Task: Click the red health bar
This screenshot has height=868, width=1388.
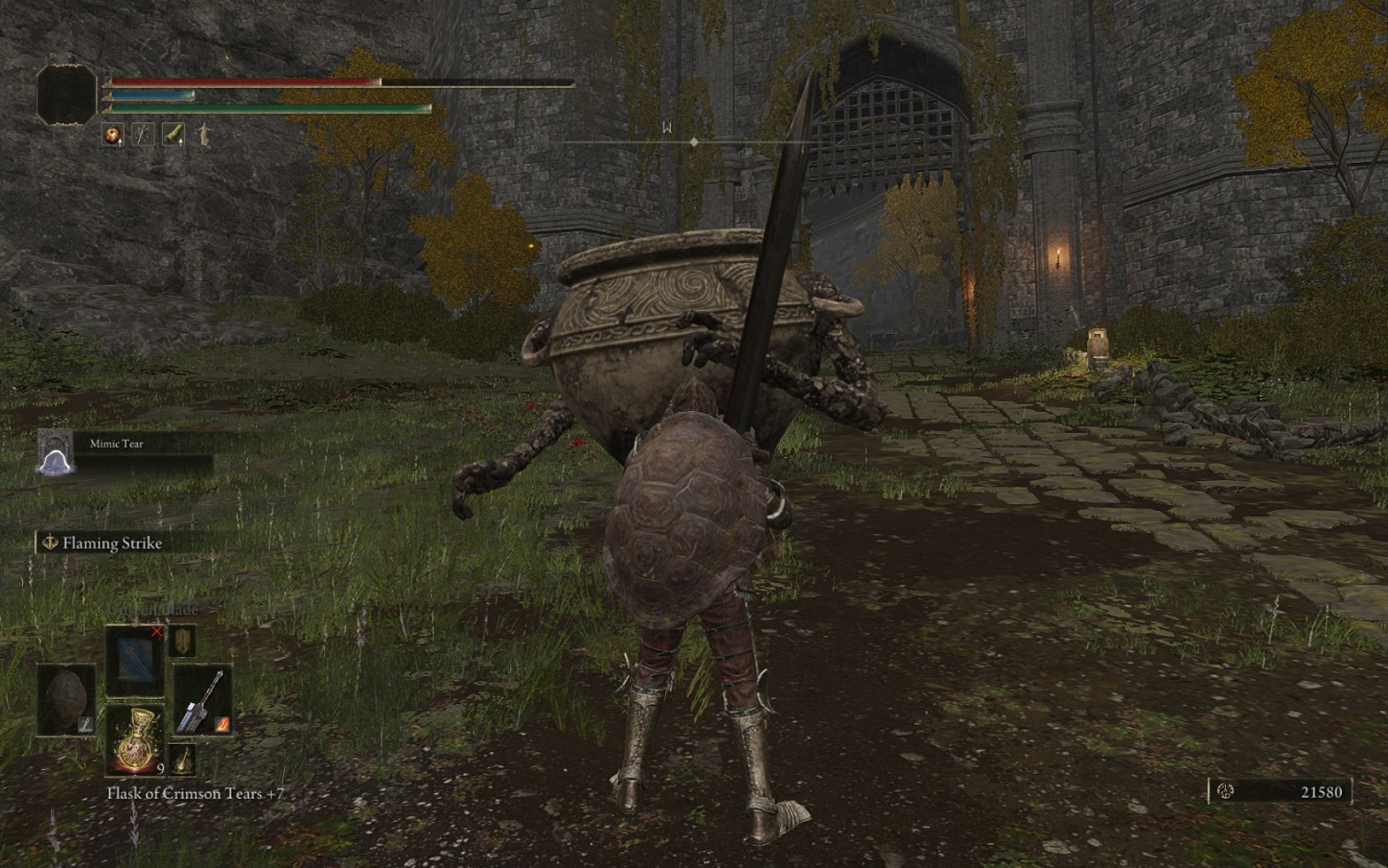Action: click(x=241, y=83)
